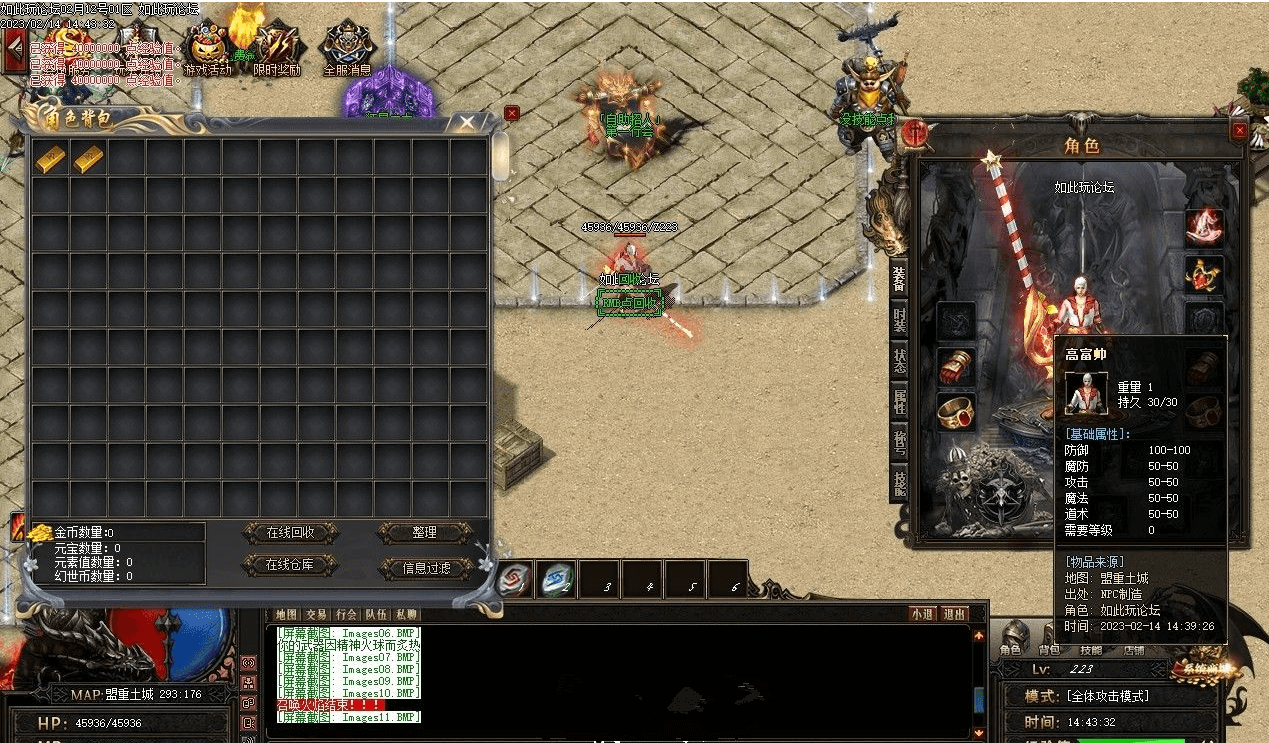This screenshot has width=1269, height=743.
Task: Click the 退出 exit button
Action: coord(955,614)
